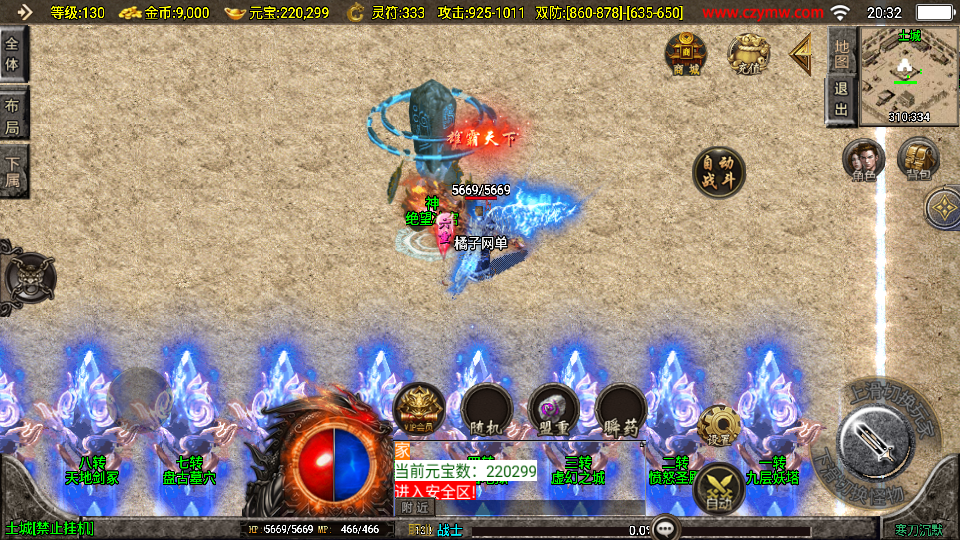Use the 随机 random teleport button
960x540 pixels.
[x=486, y=410]
